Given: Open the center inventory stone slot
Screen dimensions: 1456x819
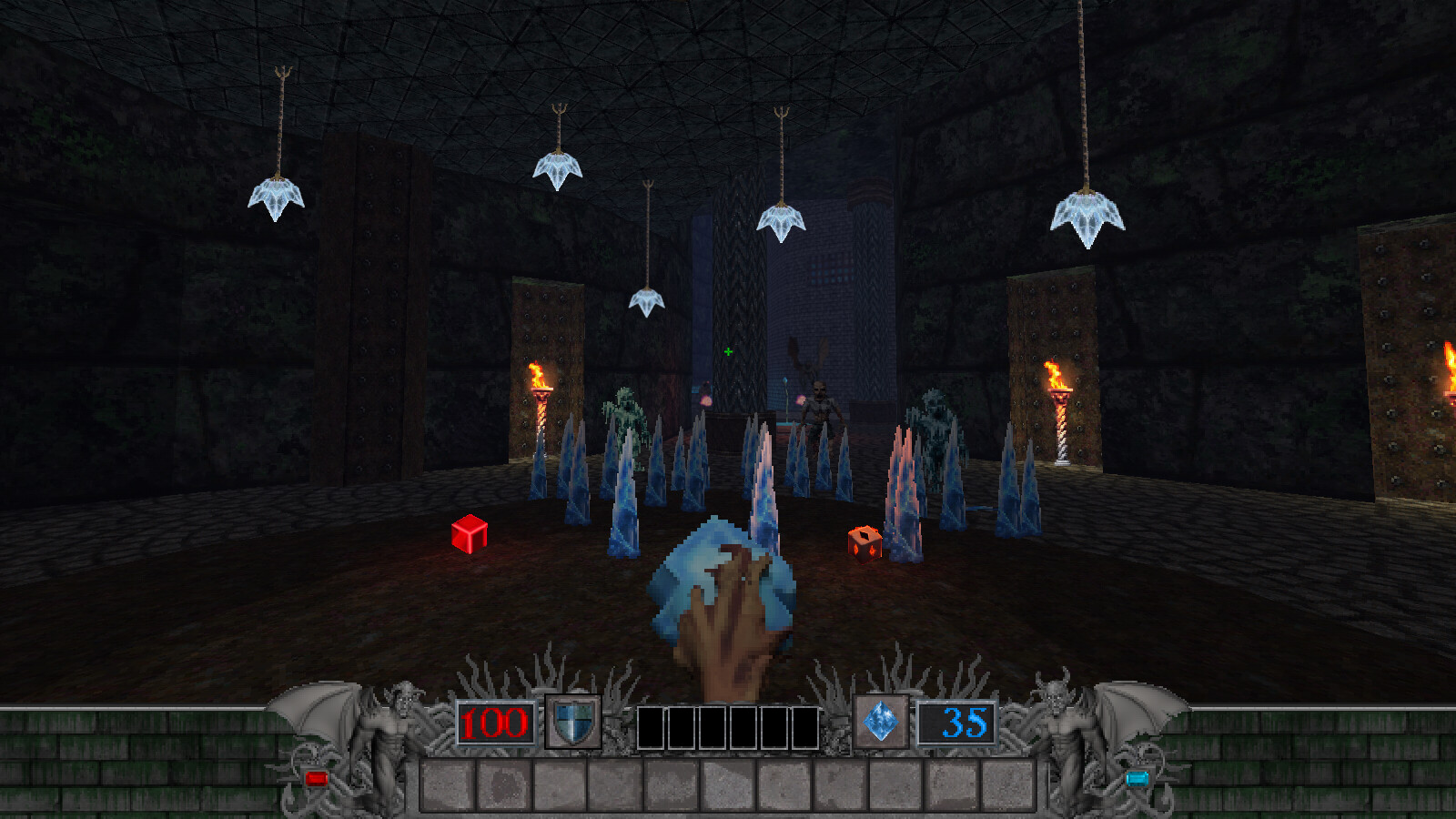Looking at the screenshot, I should point(727,783).
